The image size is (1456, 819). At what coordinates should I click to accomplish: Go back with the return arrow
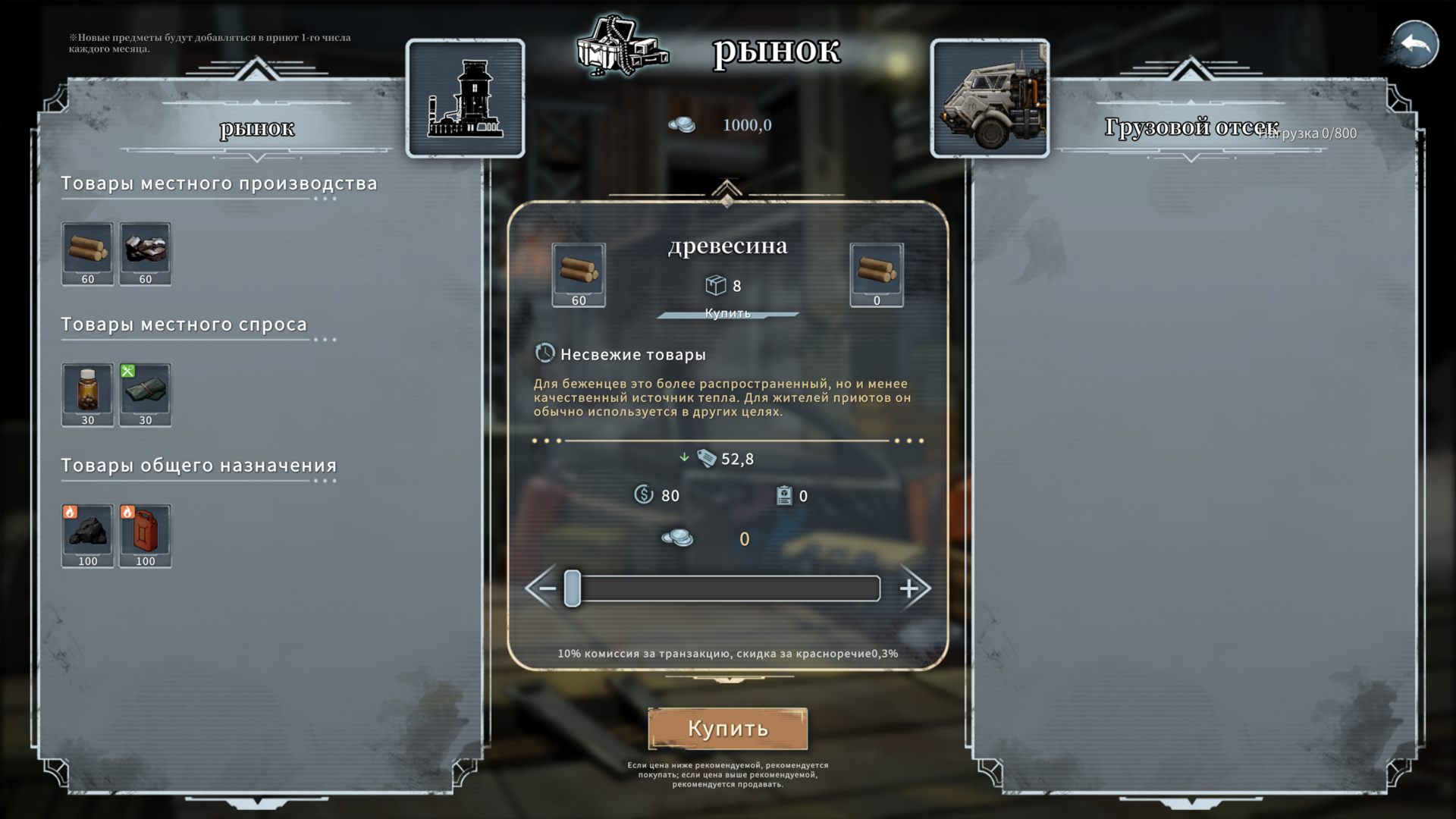tap(1414, 45)
